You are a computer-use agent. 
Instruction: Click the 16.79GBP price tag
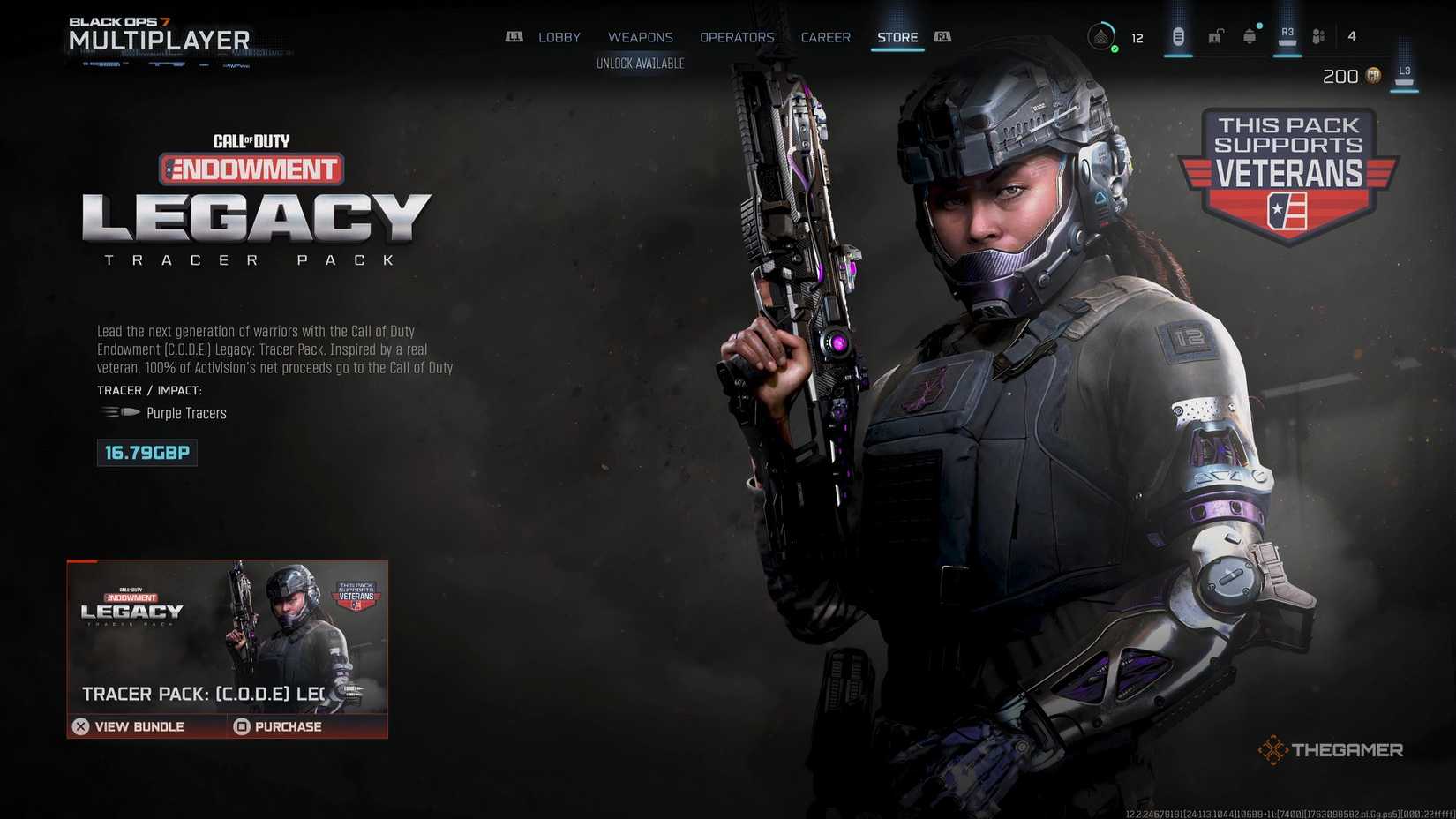point(146,453)
